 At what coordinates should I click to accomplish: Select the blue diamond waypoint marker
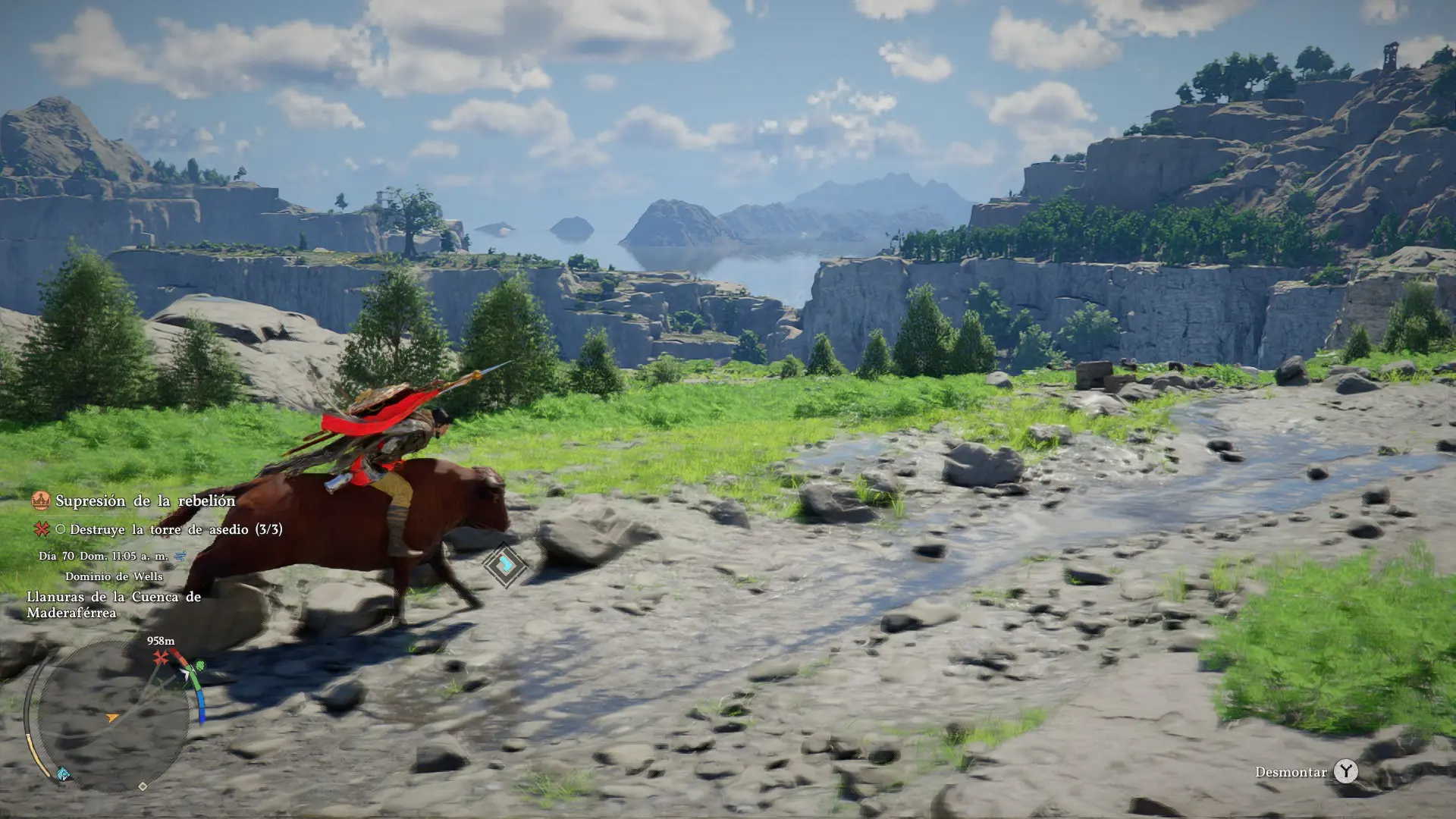[x=505, y=565]
